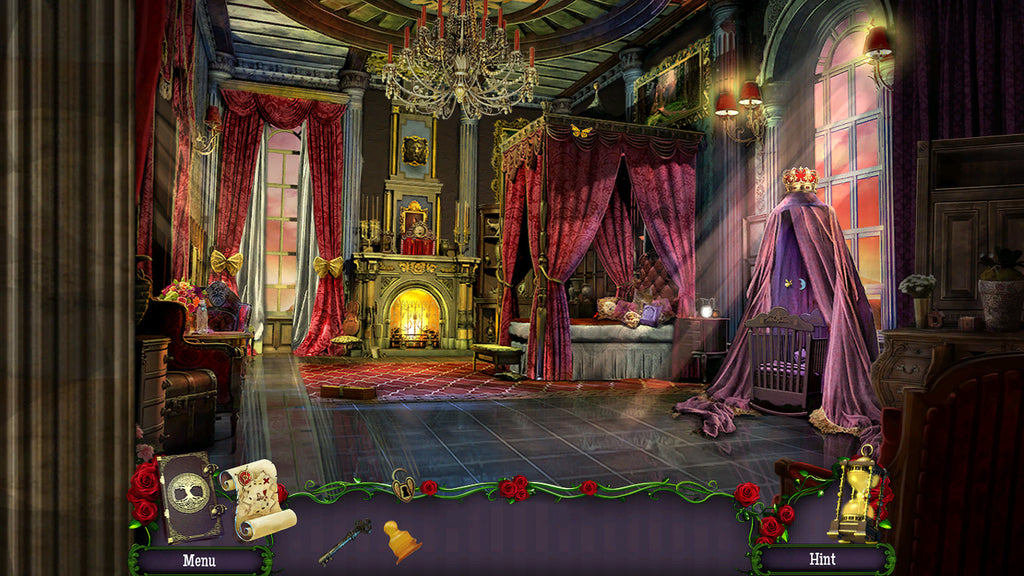The width and height of the screenshot is (1024, 576).
Task: Toggle the inventory padlock
Action: point(404,485)
